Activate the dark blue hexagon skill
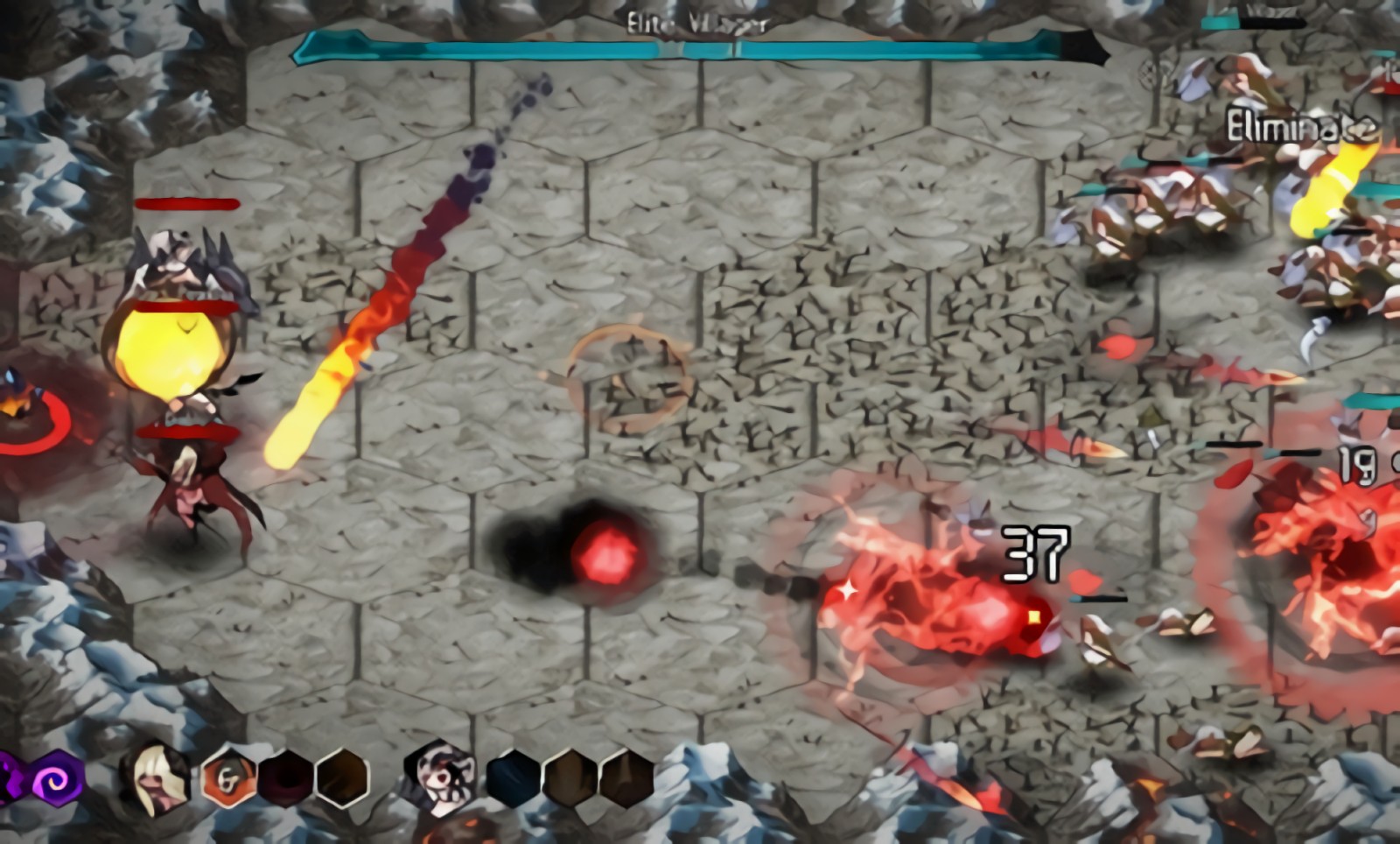This screenshot has height=844, width=1400. pos(513,778)
